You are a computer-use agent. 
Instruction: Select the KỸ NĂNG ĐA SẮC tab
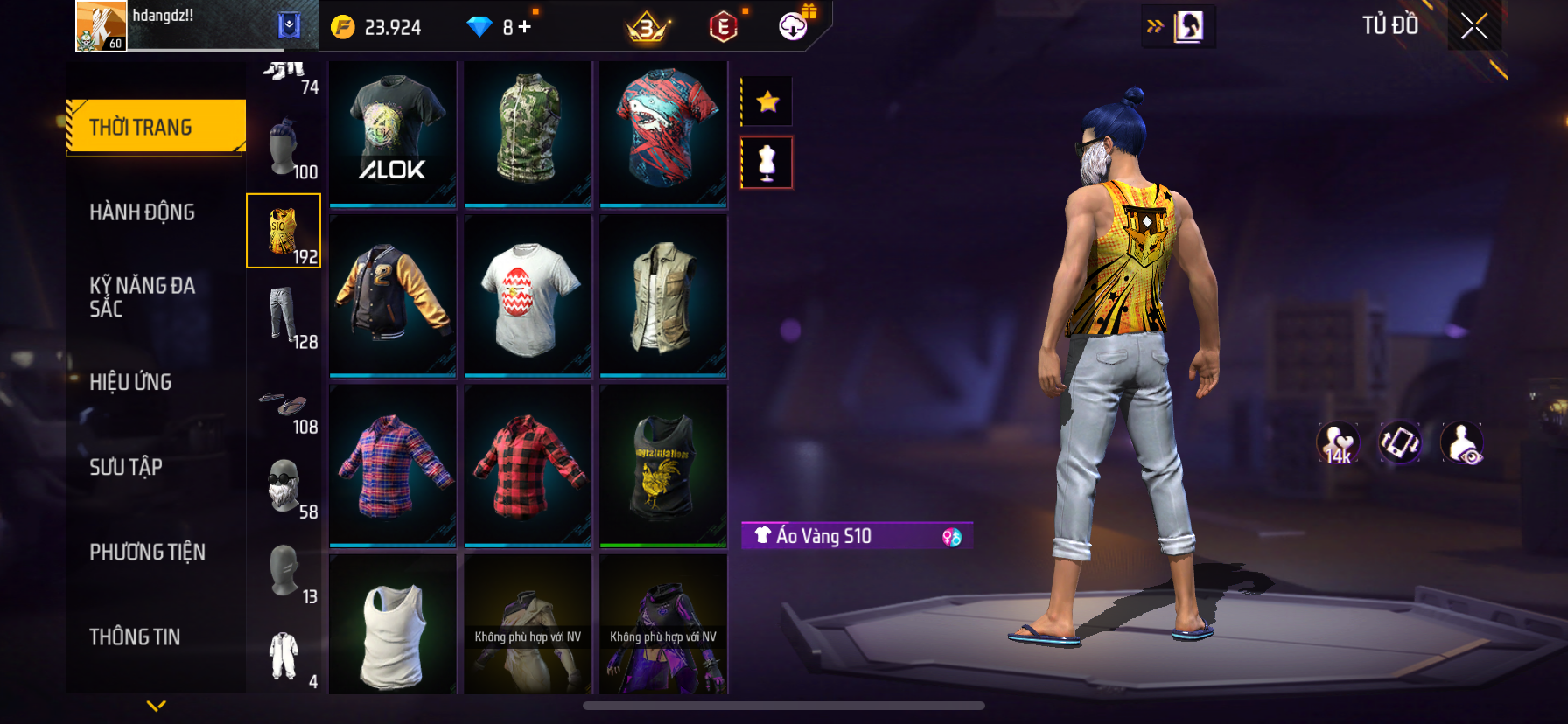pos(143,297)
